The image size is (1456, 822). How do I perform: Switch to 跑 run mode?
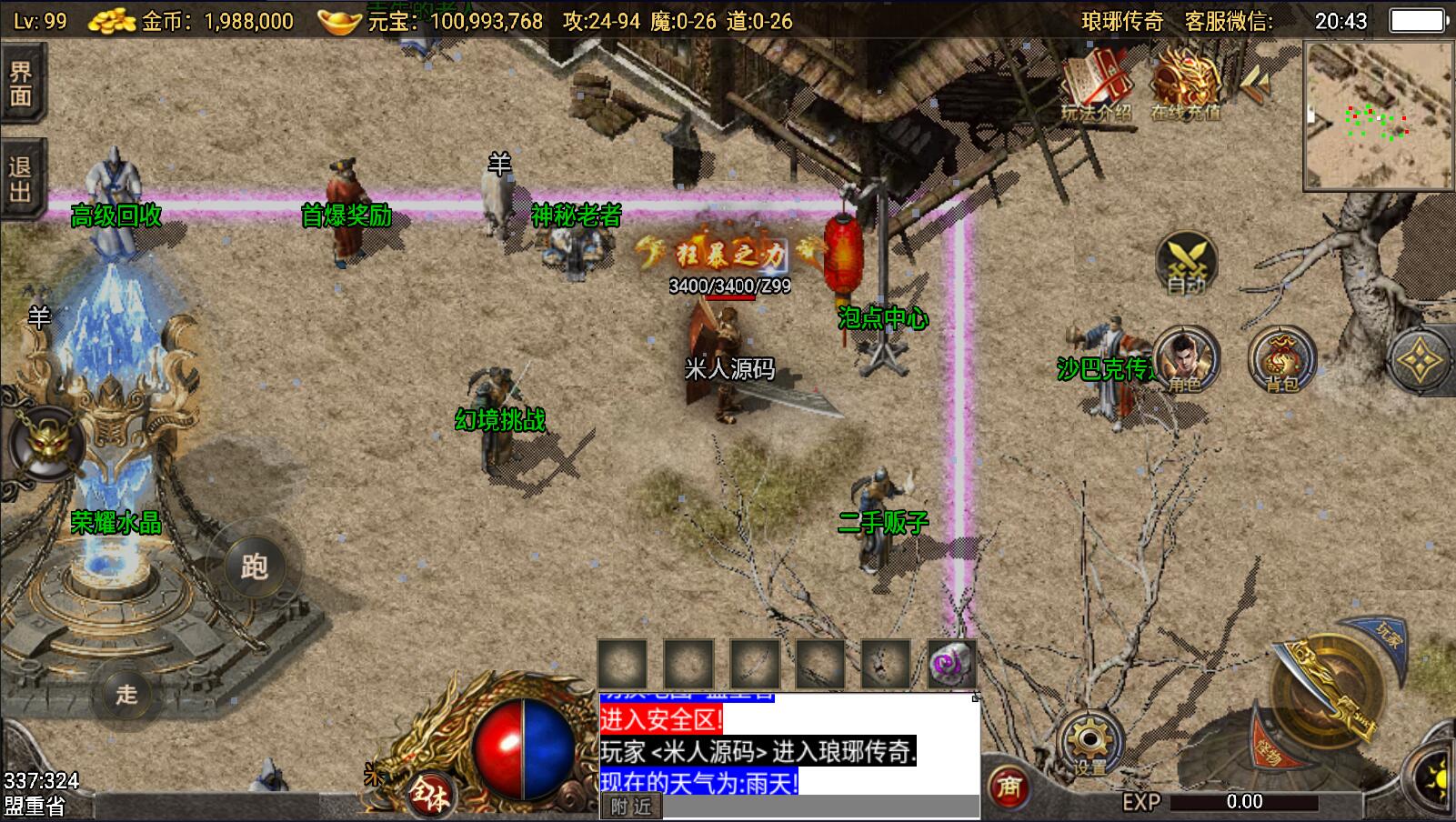tap(254, 567)
